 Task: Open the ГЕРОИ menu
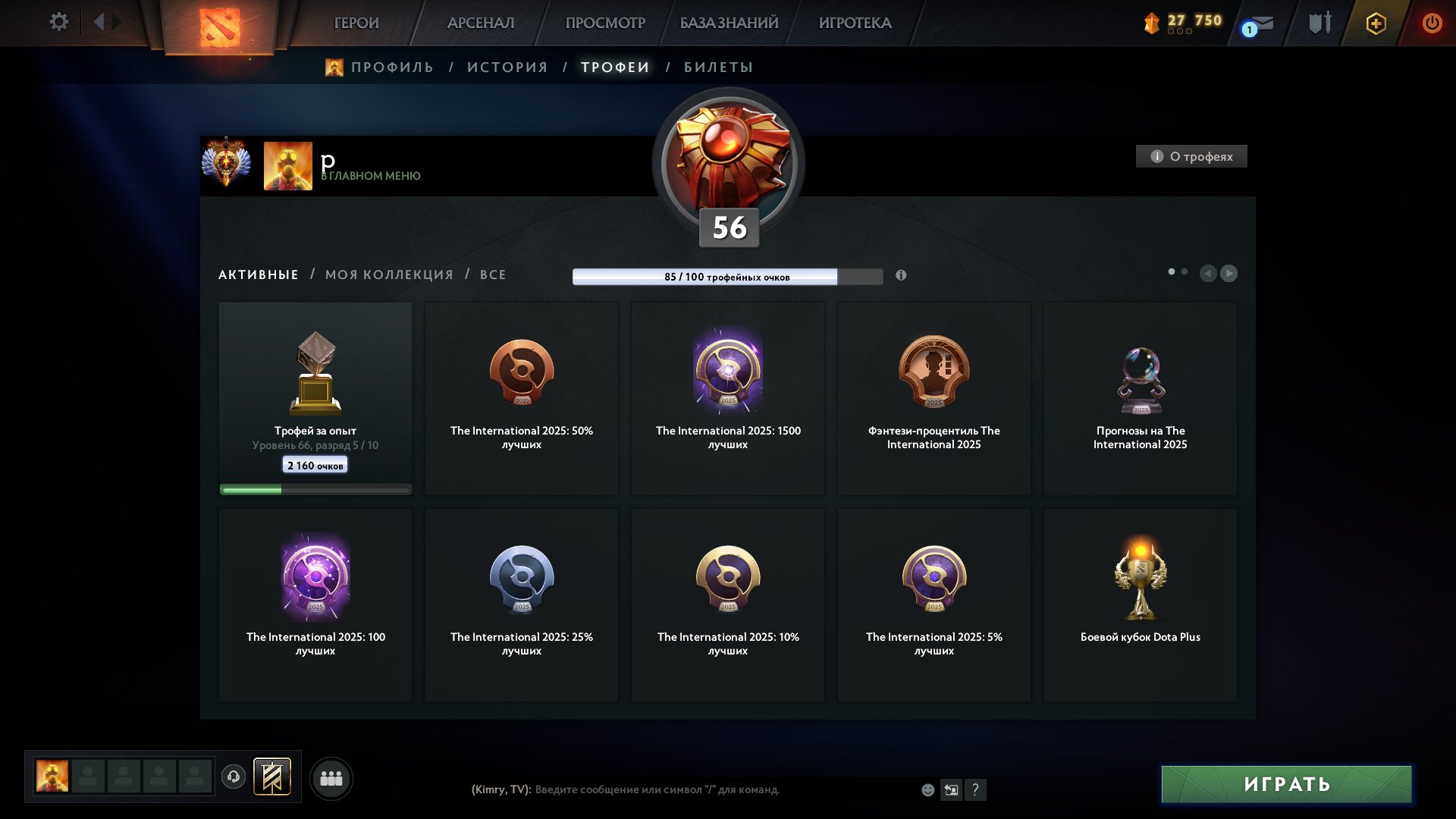click(x=356, y=23)
